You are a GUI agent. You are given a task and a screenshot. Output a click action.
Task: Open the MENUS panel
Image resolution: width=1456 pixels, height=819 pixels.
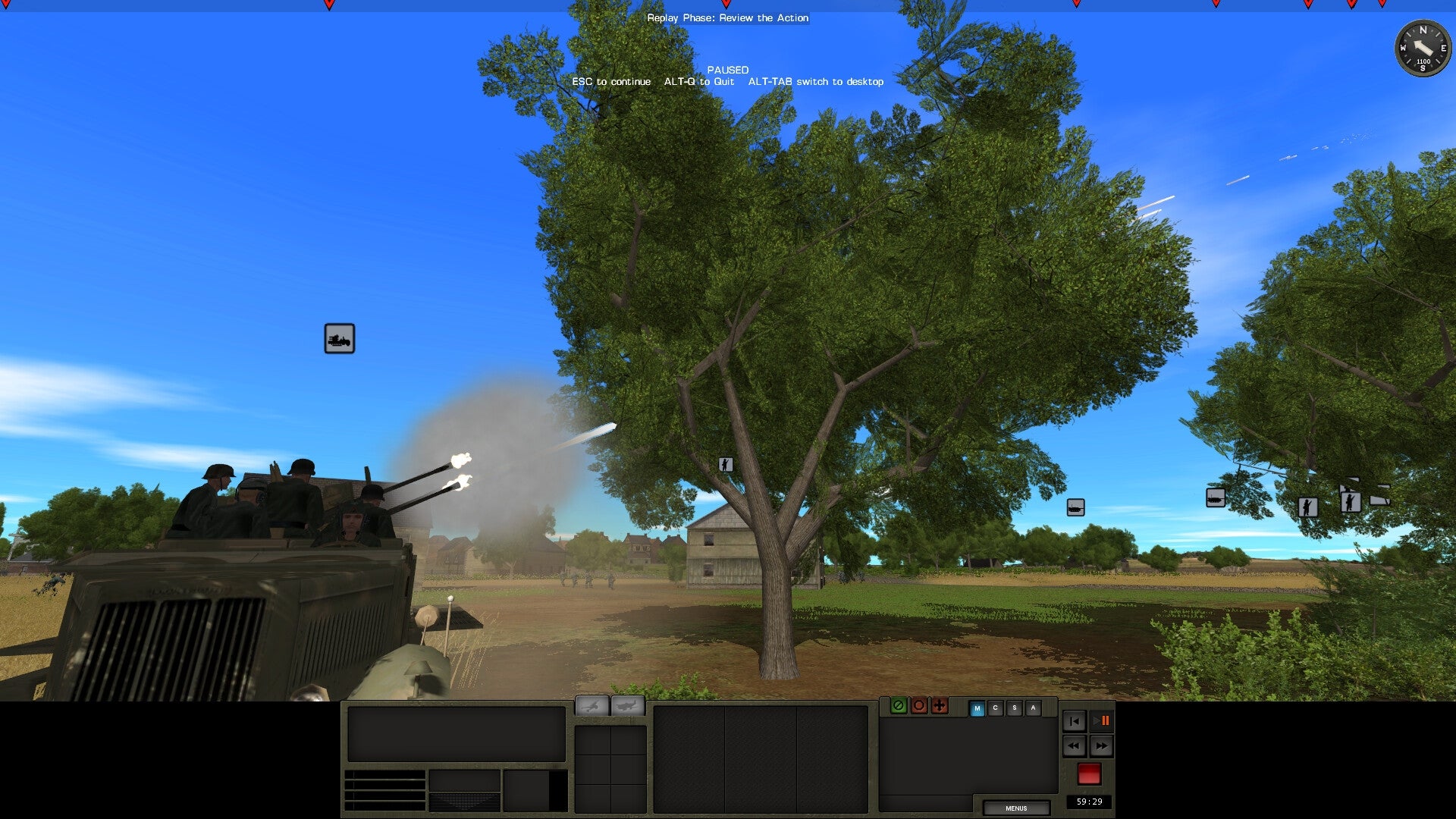tap(1016, 808)
